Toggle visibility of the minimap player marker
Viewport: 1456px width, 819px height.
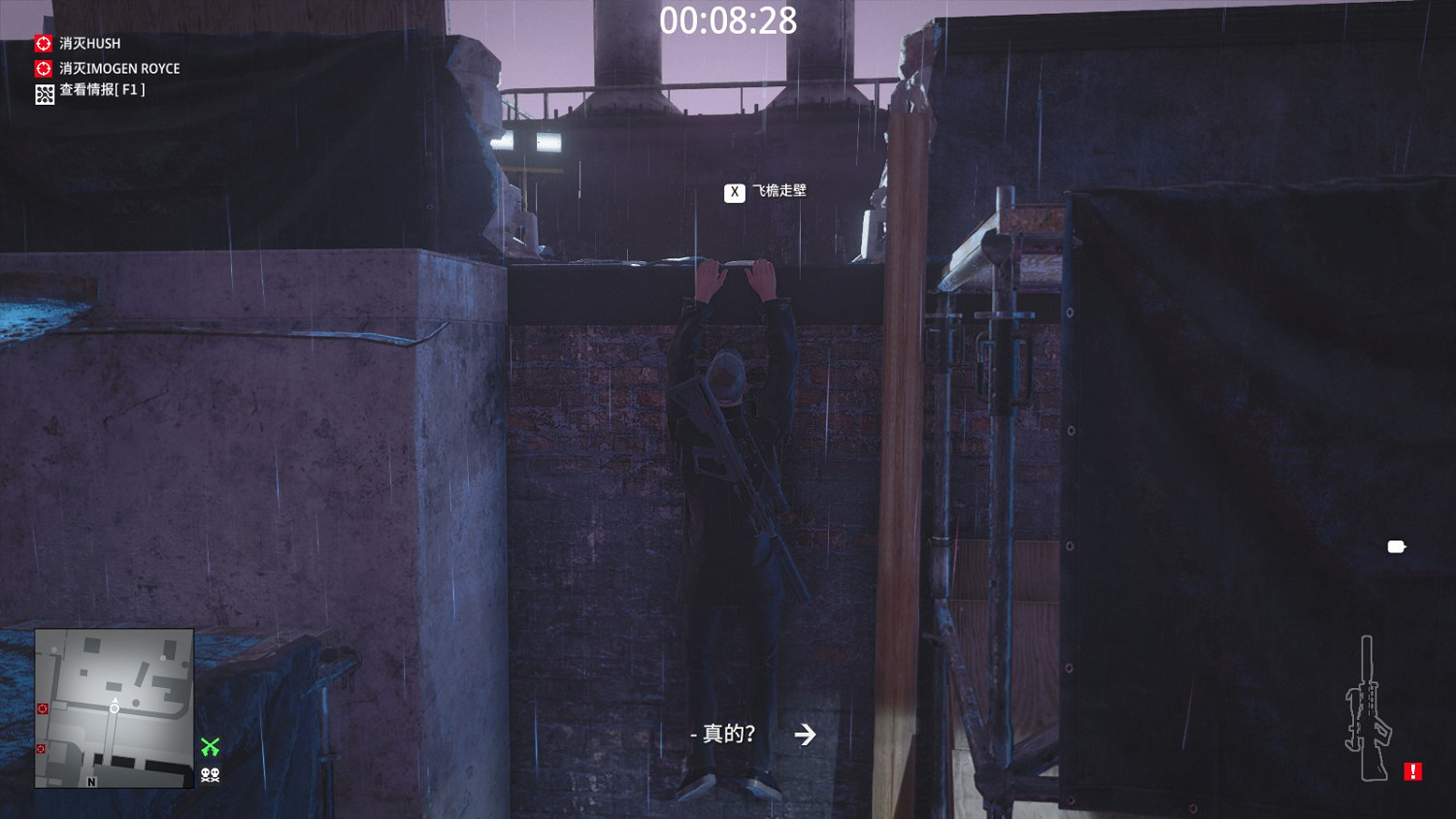click(x=114, y=707)
